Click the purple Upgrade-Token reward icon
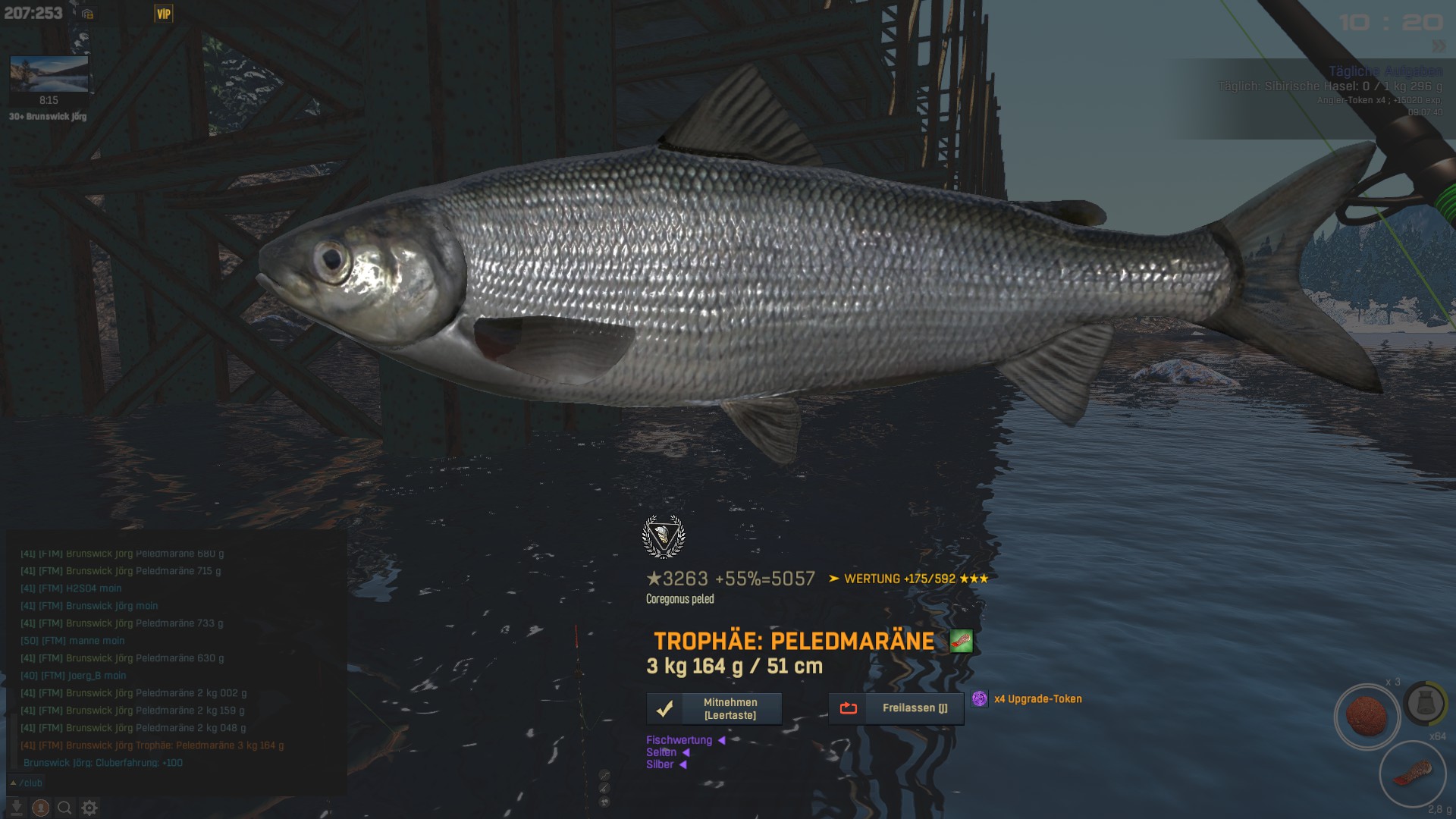Viewport: 1456px width, 819px height. [x=980, y=699]
